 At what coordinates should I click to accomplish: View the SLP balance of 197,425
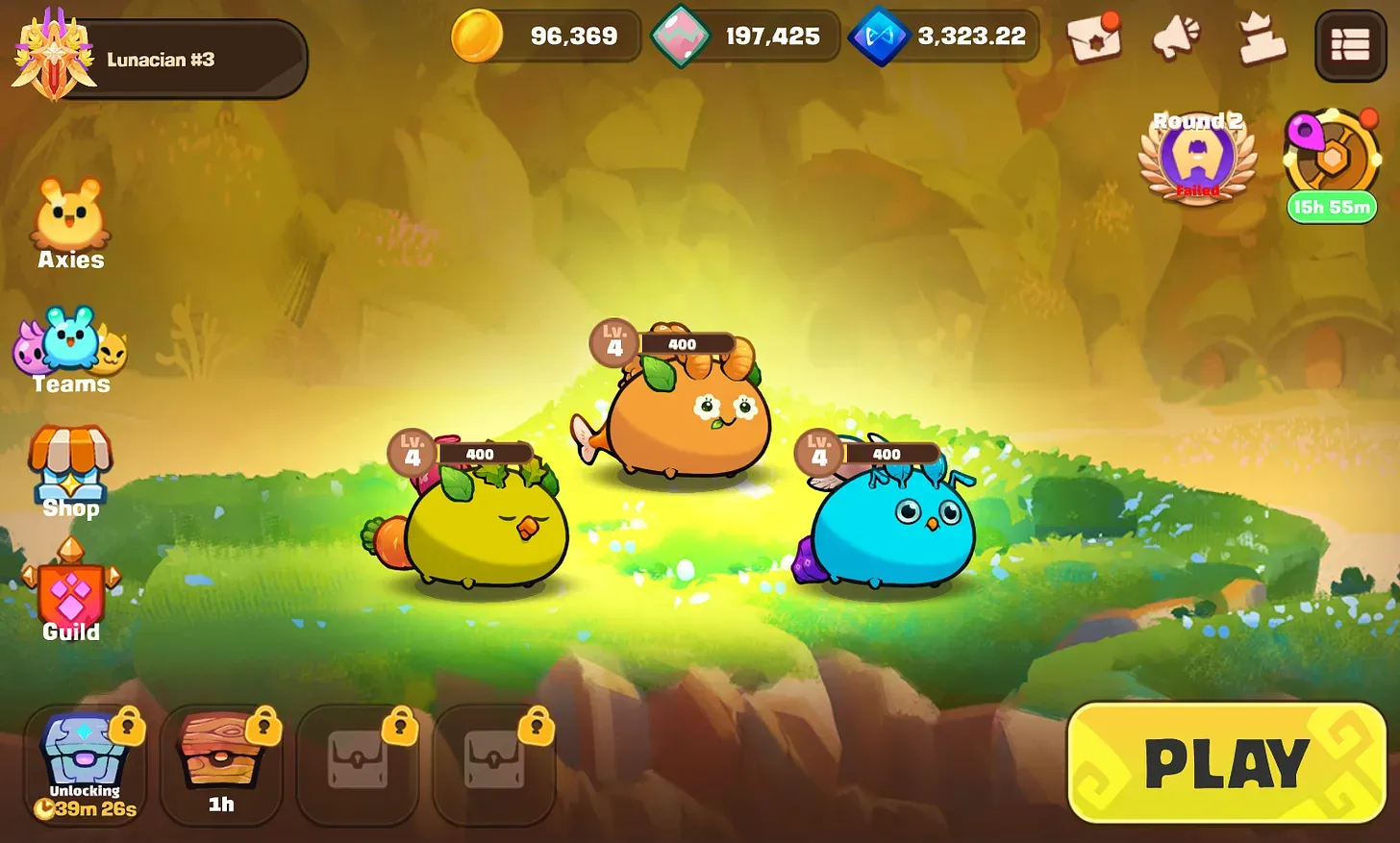(745, 36)
